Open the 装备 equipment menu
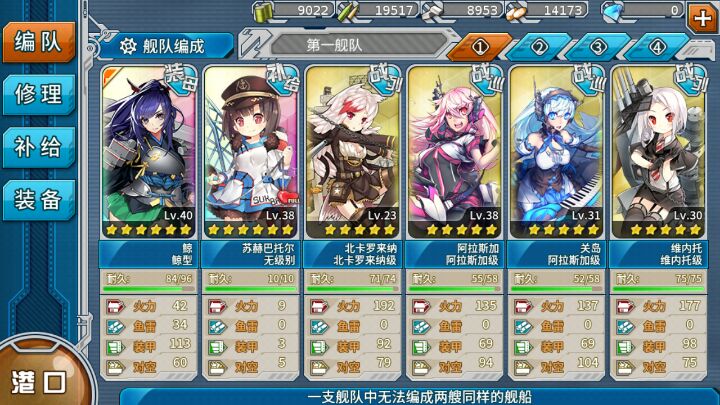The height and width of the screenshot is (405, 720). (38, 199)
